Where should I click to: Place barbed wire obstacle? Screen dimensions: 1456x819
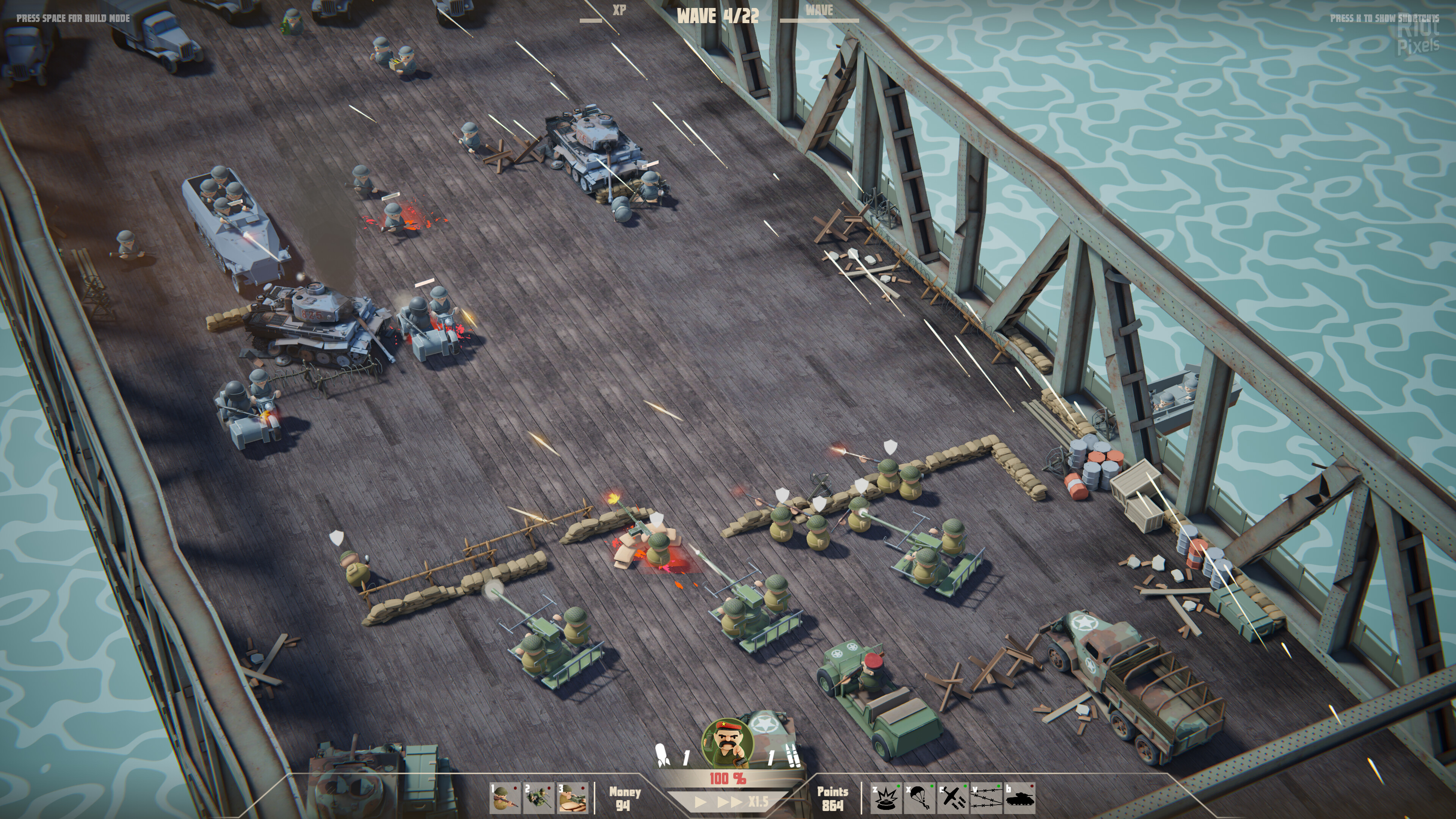(x=986, y=797)
